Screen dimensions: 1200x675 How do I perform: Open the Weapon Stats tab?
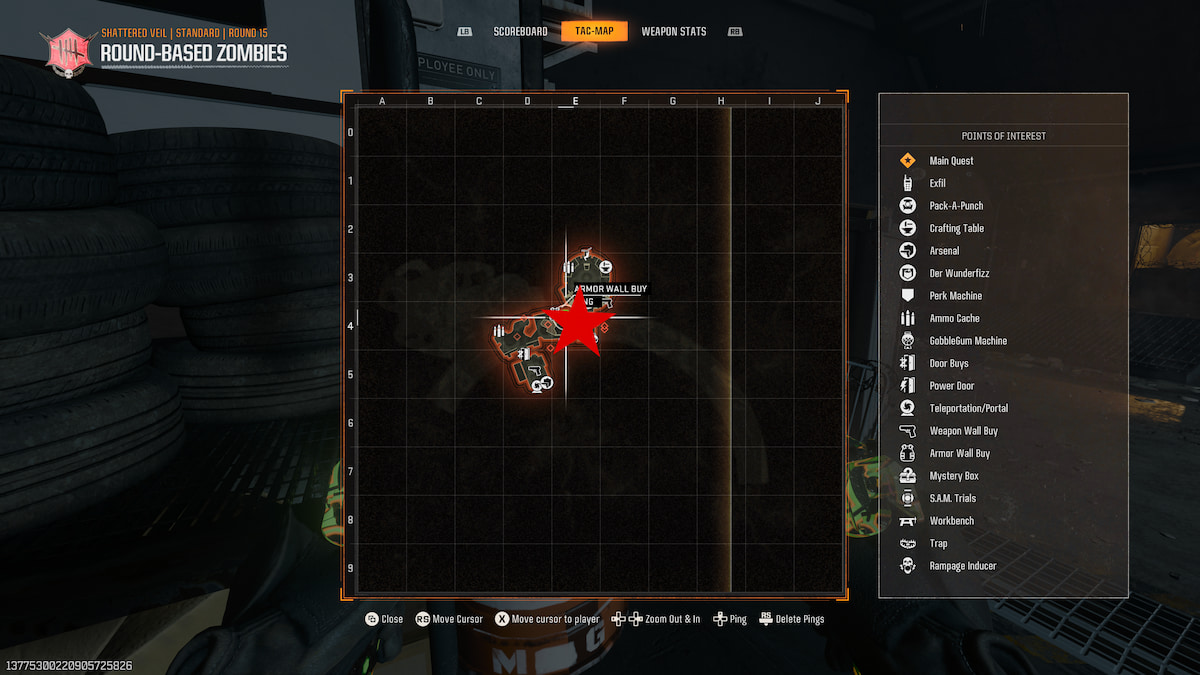(x=673, y=31)
